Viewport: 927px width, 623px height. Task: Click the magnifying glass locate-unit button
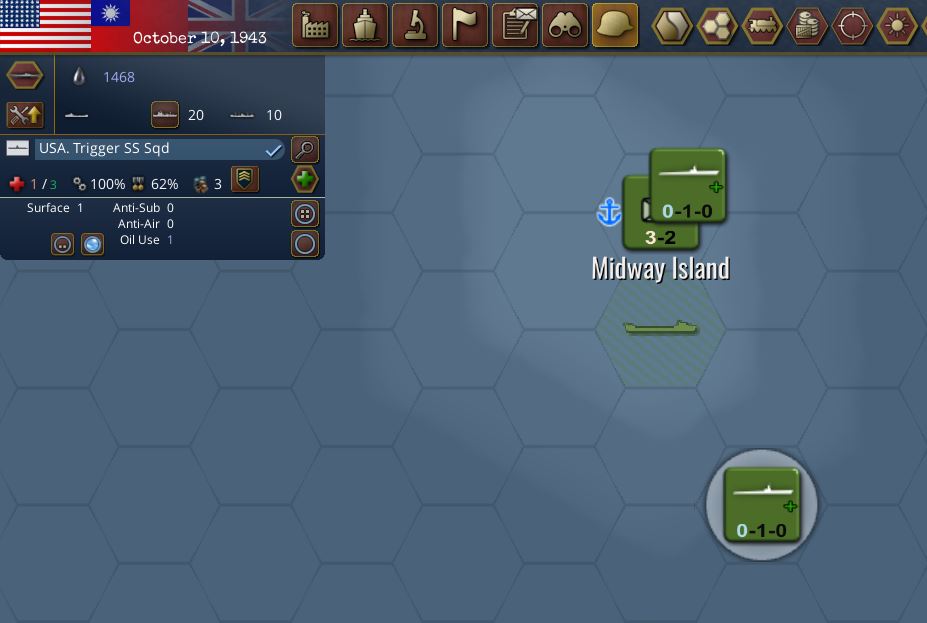305,149
